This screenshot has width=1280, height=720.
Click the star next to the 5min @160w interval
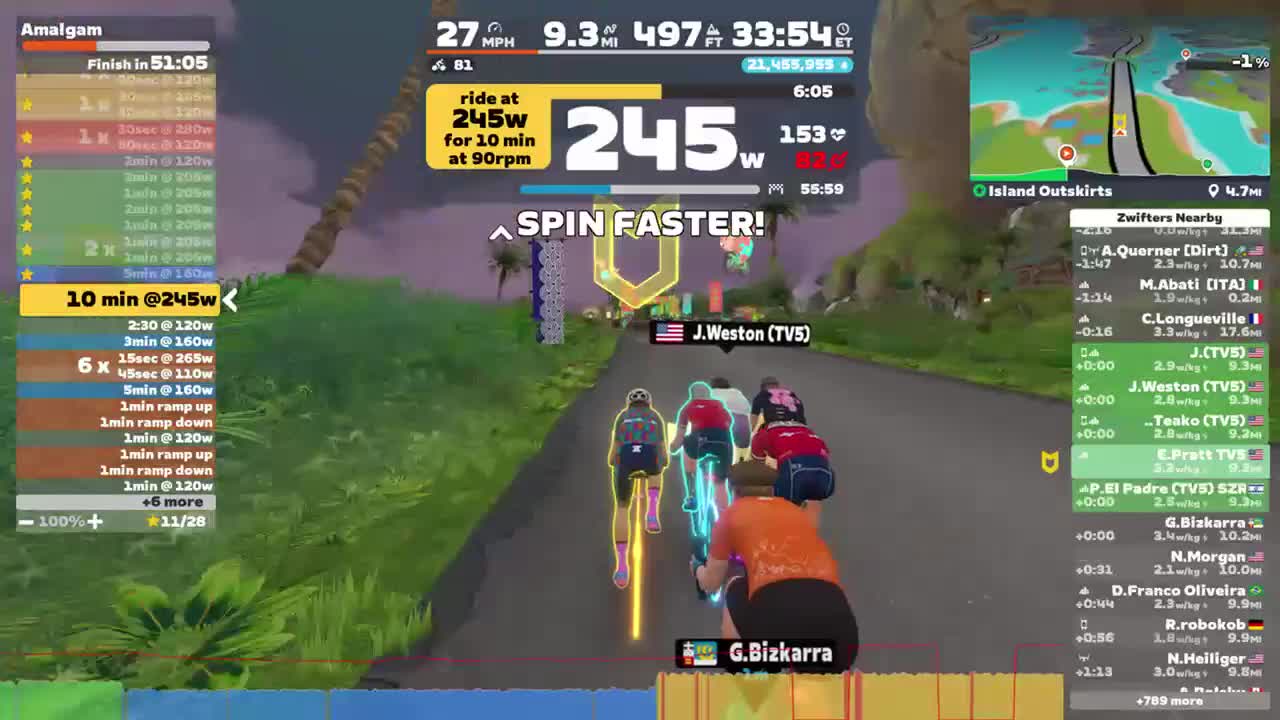point(27,273)
